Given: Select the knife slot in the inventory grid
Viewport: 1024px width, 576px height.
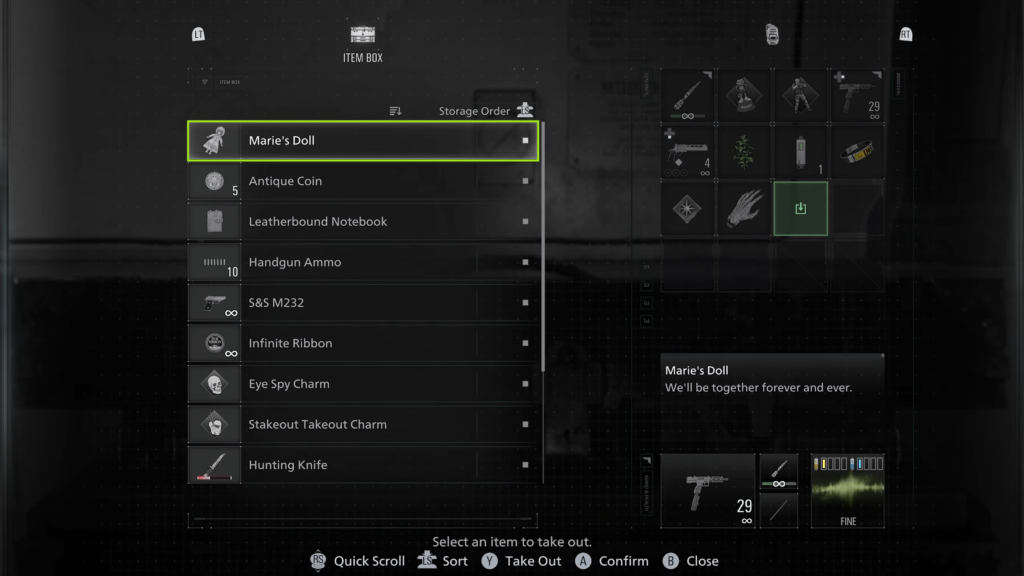Looking at the screenshot, I should pos(687,97).
